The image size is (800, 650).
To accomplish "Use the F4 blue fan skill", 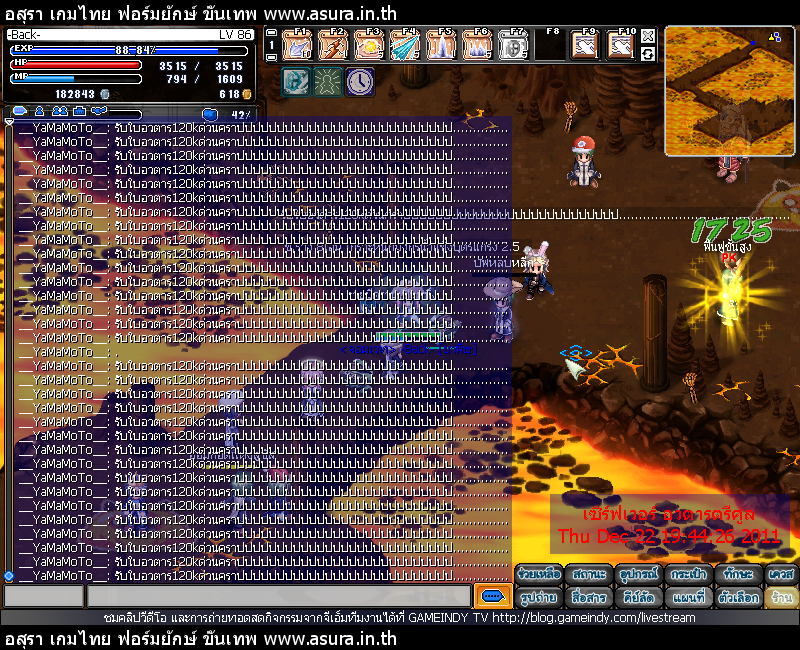I will (x=404, y=45).
